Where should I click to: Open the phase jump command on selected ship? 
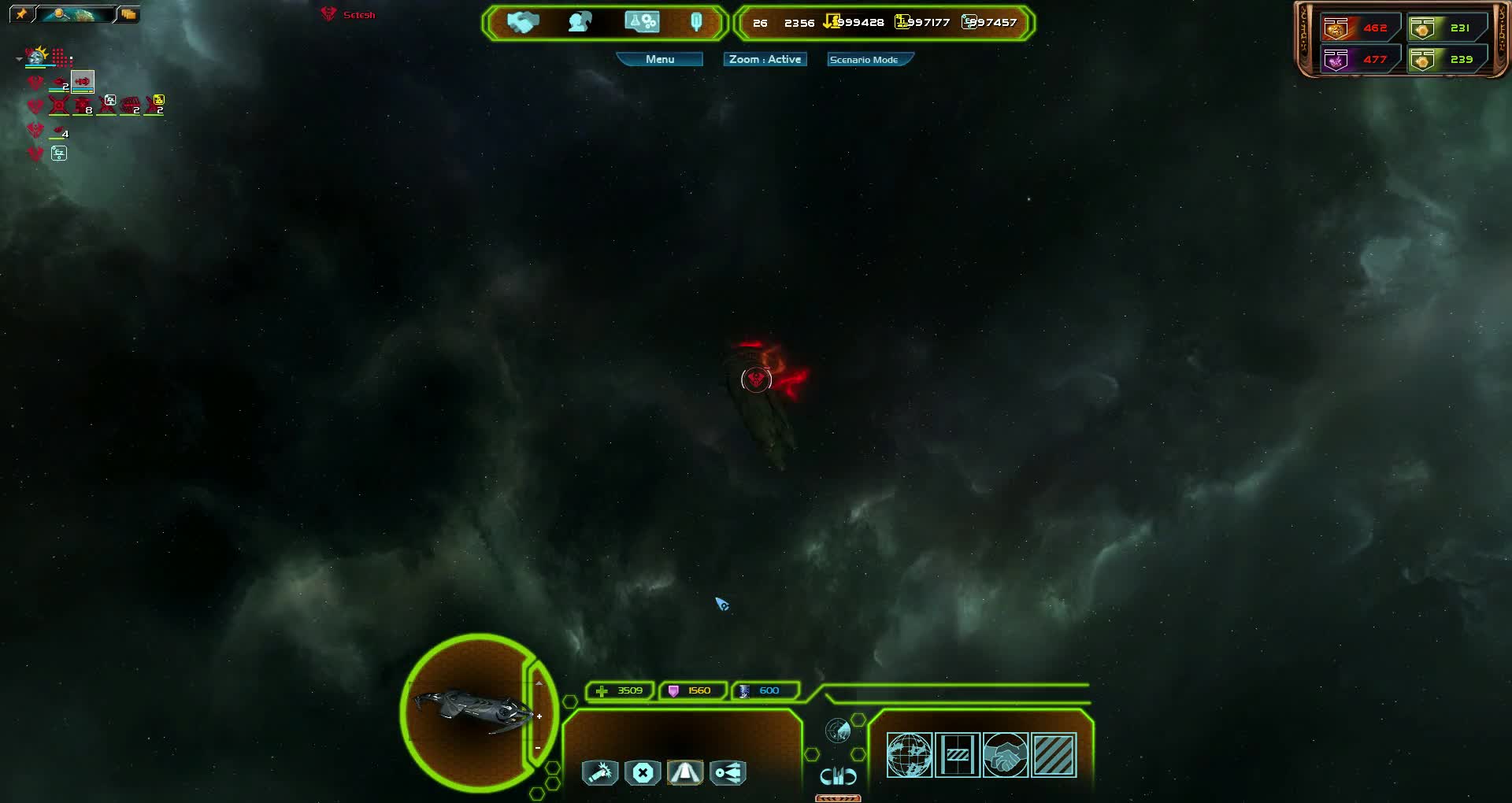686,773
